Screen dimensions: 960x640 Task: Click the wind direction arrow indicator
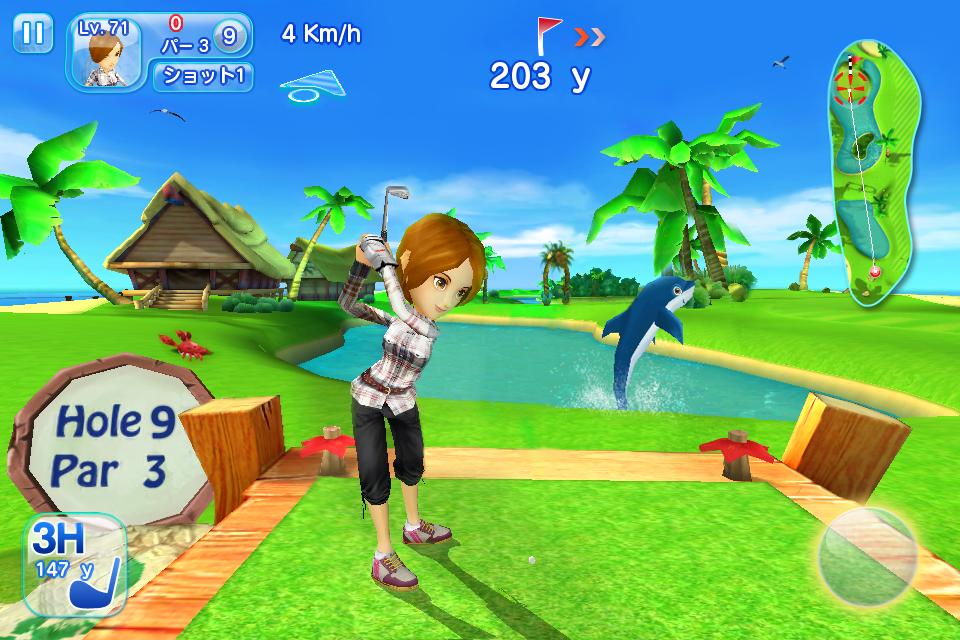(x=314, y=85)
